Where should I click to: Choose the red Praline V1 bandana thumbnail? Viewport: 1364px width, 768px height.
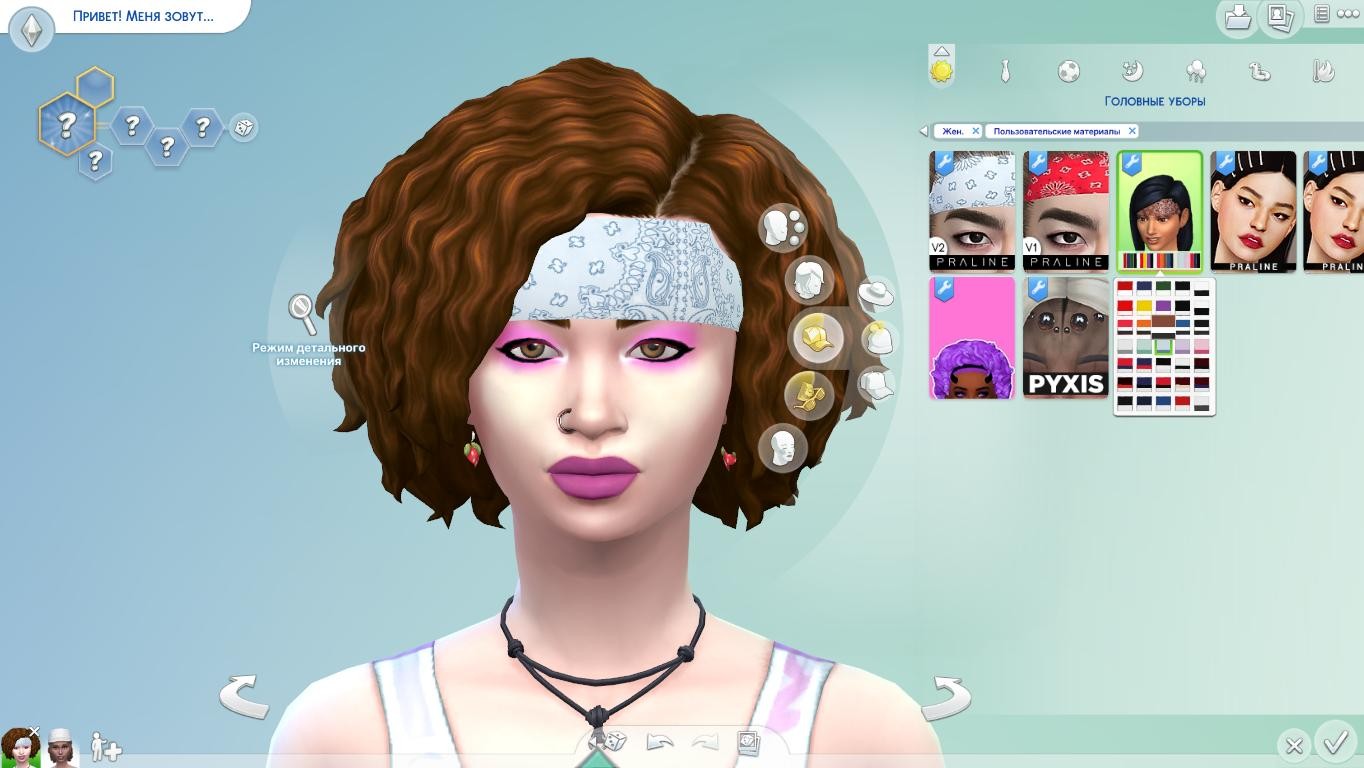(1066, 211)
